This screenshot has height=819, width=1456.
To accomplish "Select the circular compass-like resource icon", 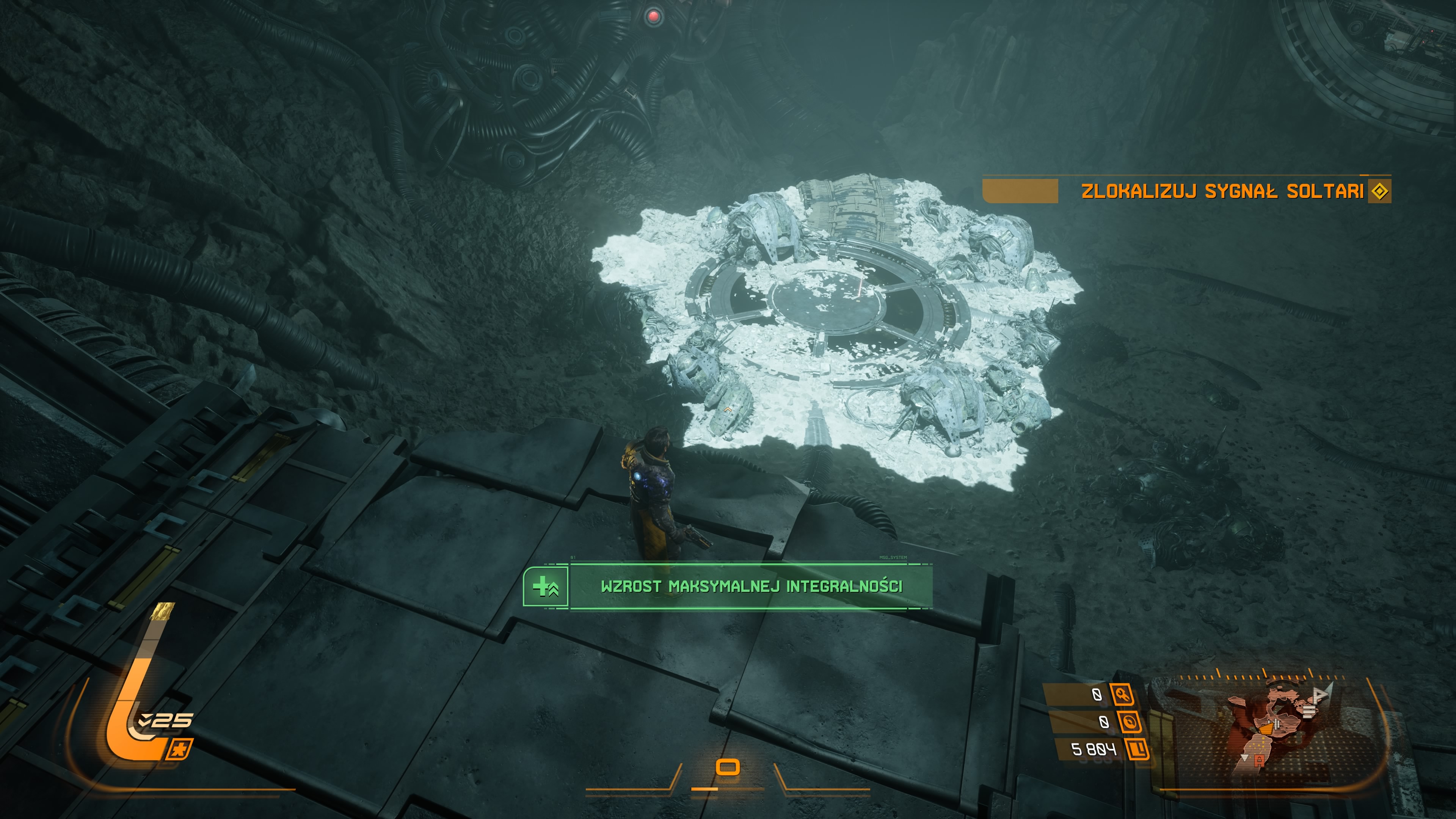I will pyautogui.click(x=1129, y=722).
